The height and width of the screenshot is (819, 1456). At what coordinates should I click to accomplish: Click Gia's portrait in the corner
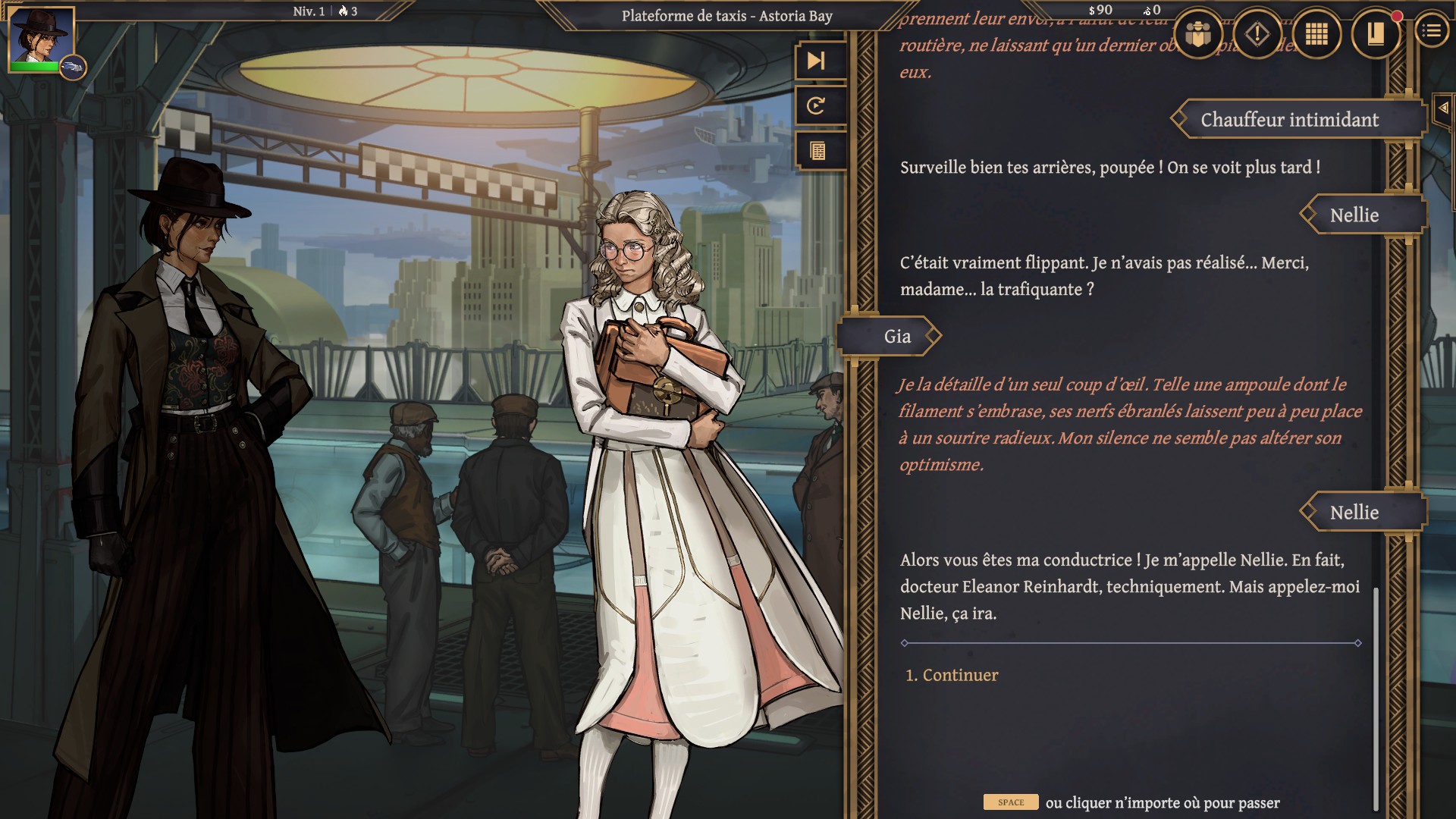point(41,38)
